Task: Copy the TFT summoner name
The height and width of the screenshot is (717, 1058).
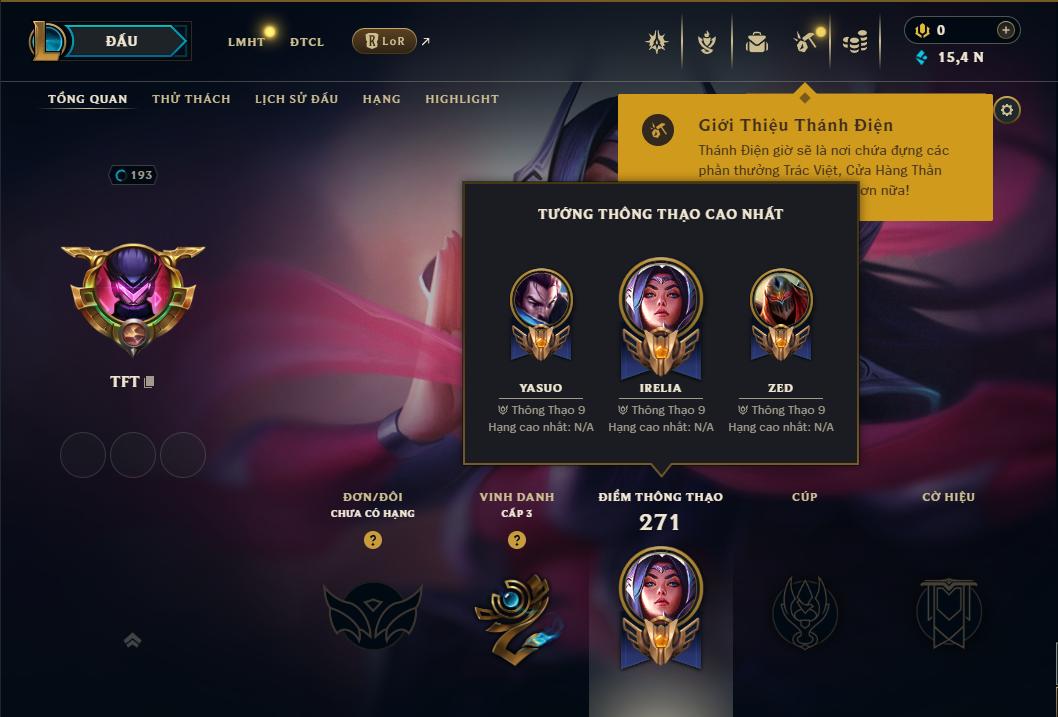Action: (x=149, y=382)
